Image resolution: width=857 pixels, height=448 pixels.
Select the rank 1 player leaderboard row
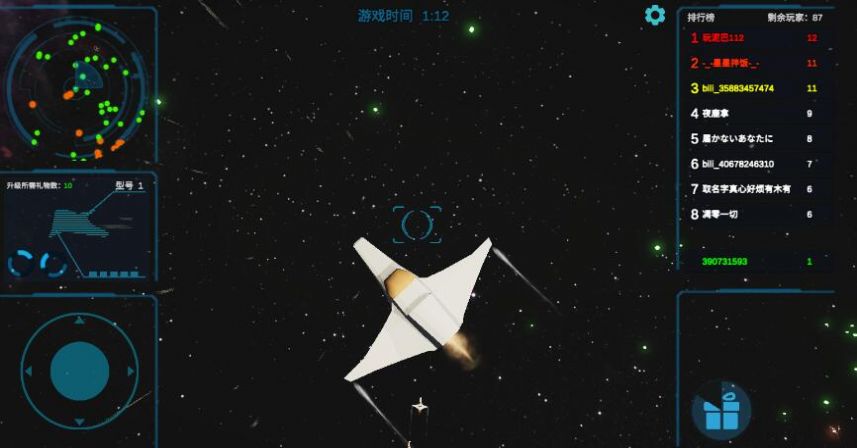[754, 38]
